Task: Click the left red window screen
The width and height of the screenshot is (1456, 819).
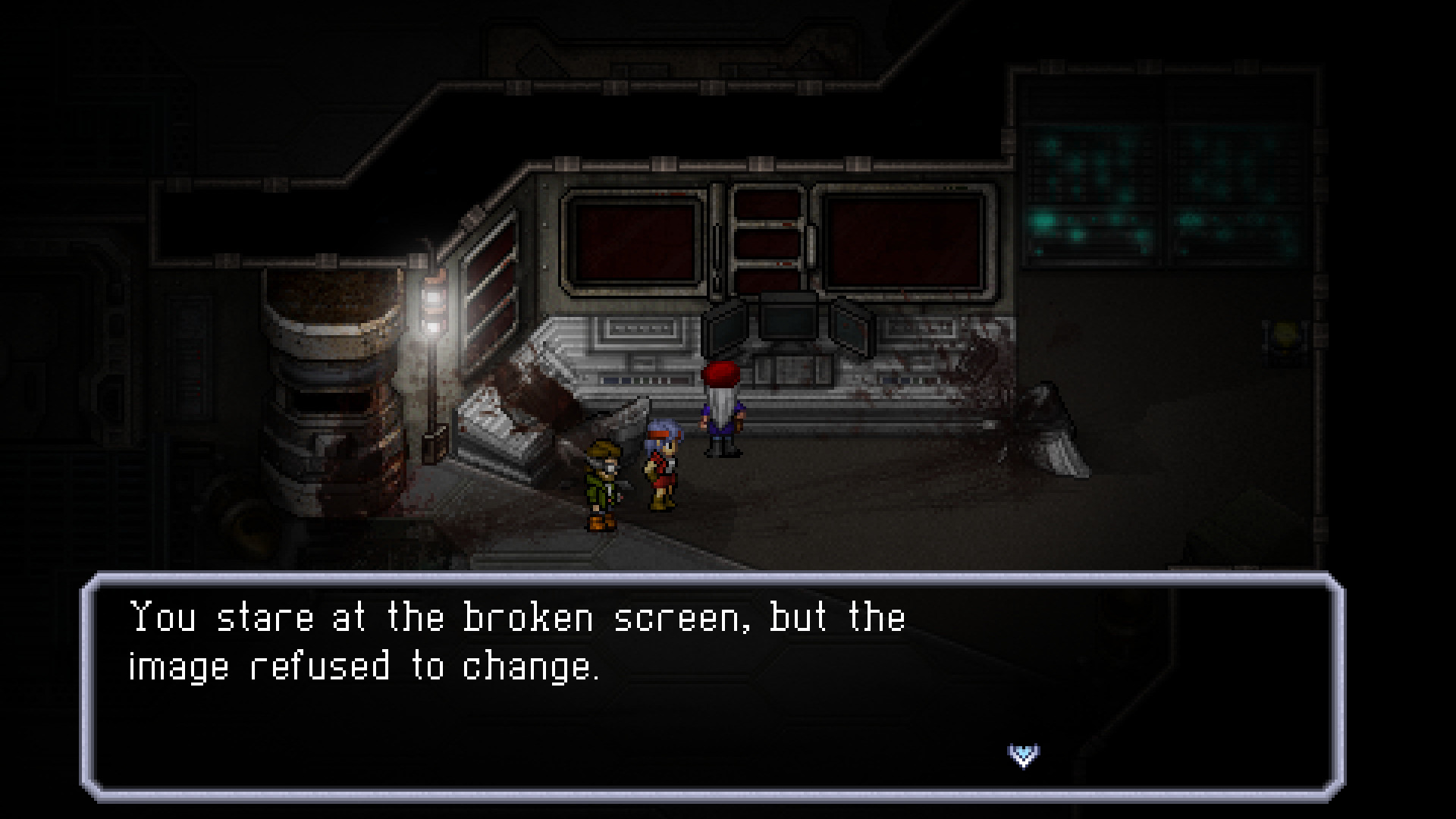Action: point(637,243)
